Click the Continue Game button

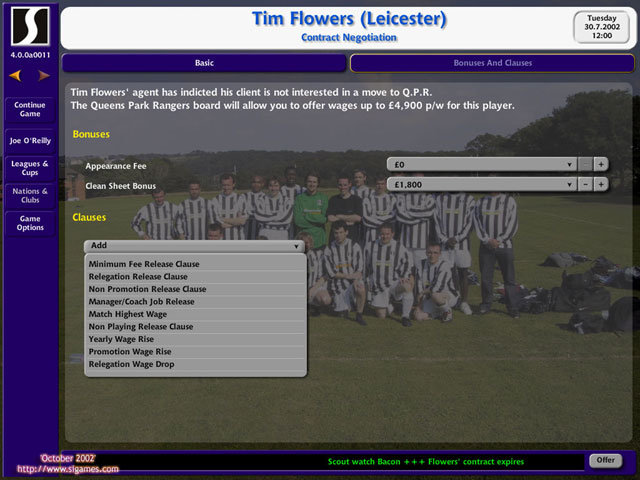(30, 109)
